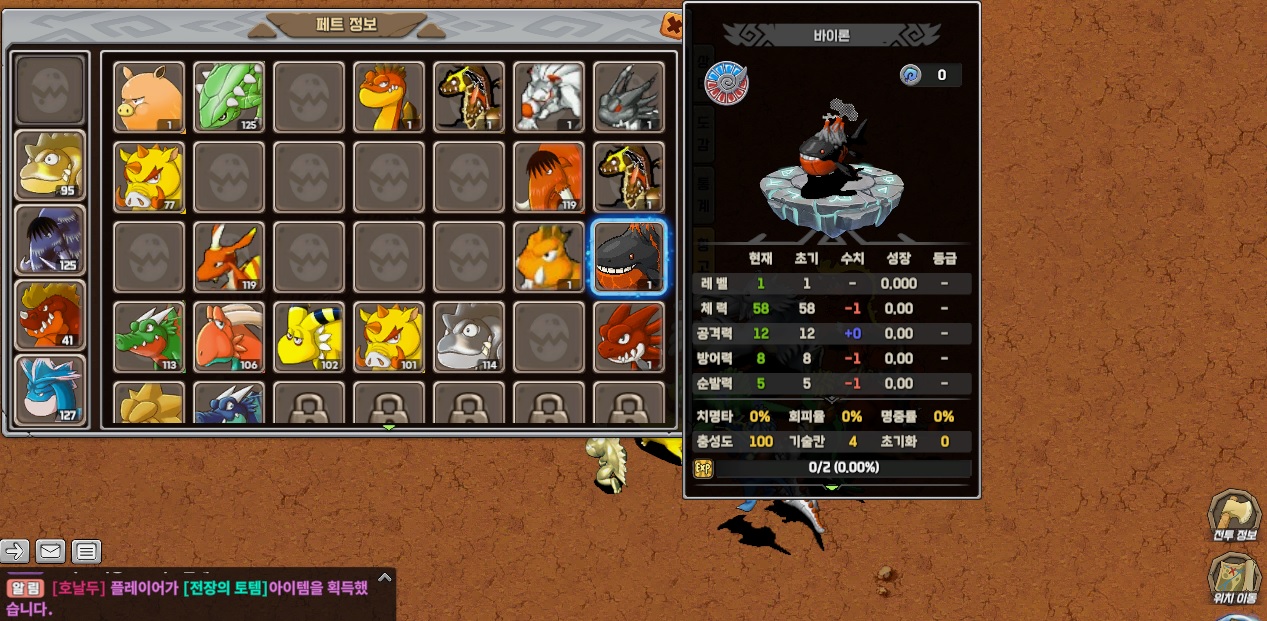This screenshot has height=621, width=1267.
Task: Select the yellow dinosaur level 95 party pet
Action: pyautogui.click(x=51, y=165)
